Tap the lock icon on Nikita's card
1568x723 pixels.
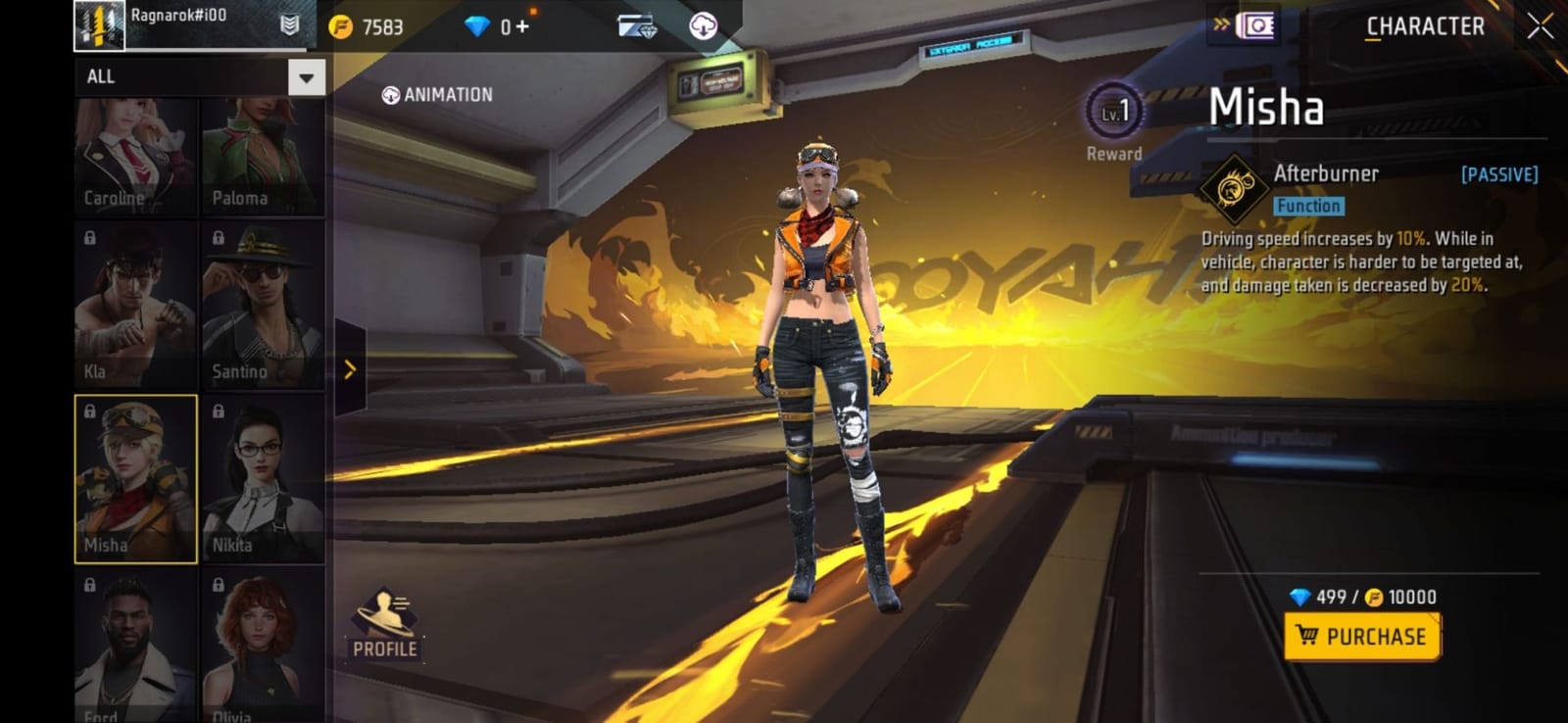pos(218,409)
